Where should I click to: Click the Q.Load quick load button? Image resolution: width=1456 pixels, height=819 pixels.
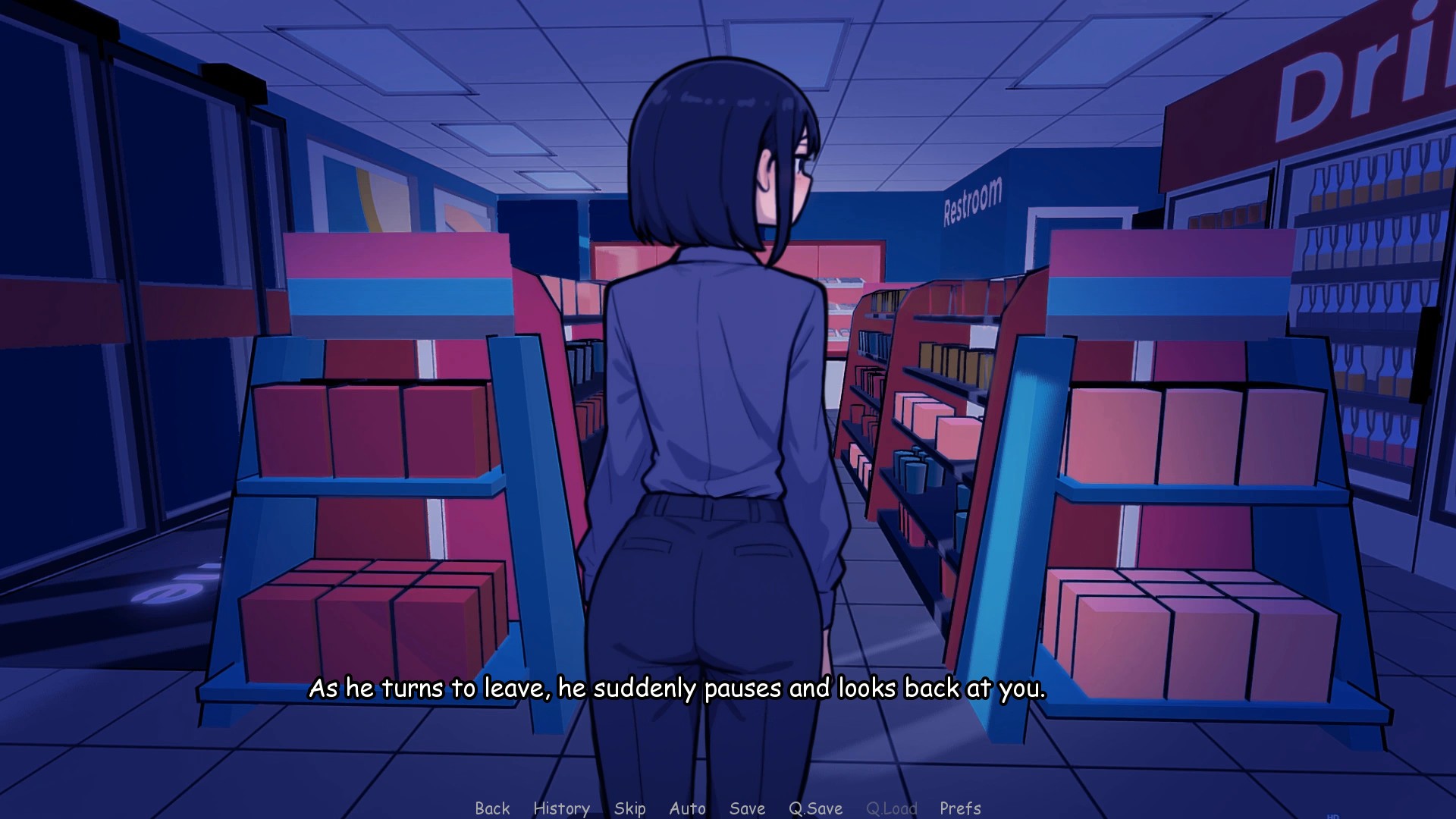891,808
